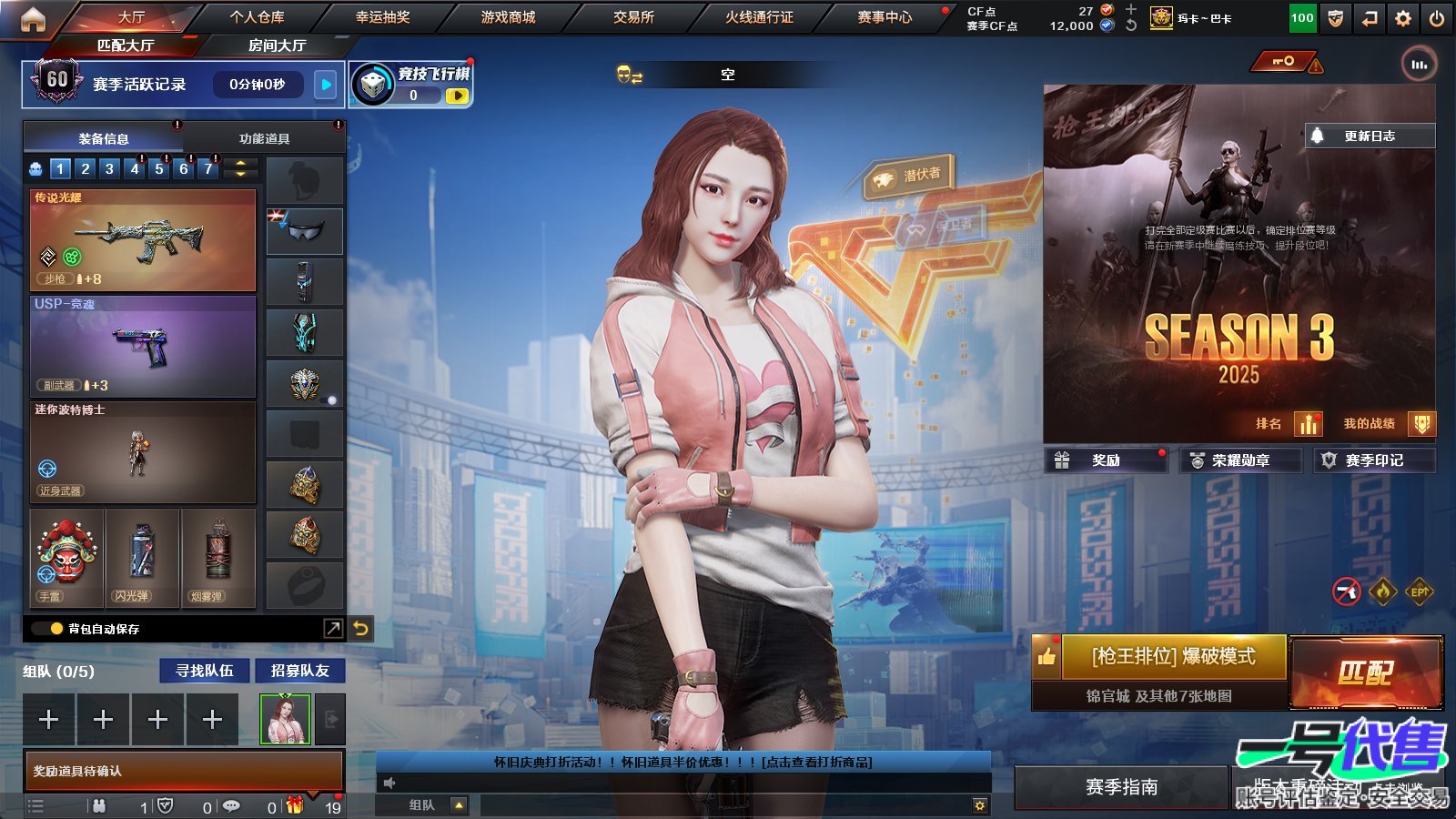Viewport: 1456px width, 819px height.
Task: Click the double-chevron expander beside preset numbers
Action: coord(238,168)
